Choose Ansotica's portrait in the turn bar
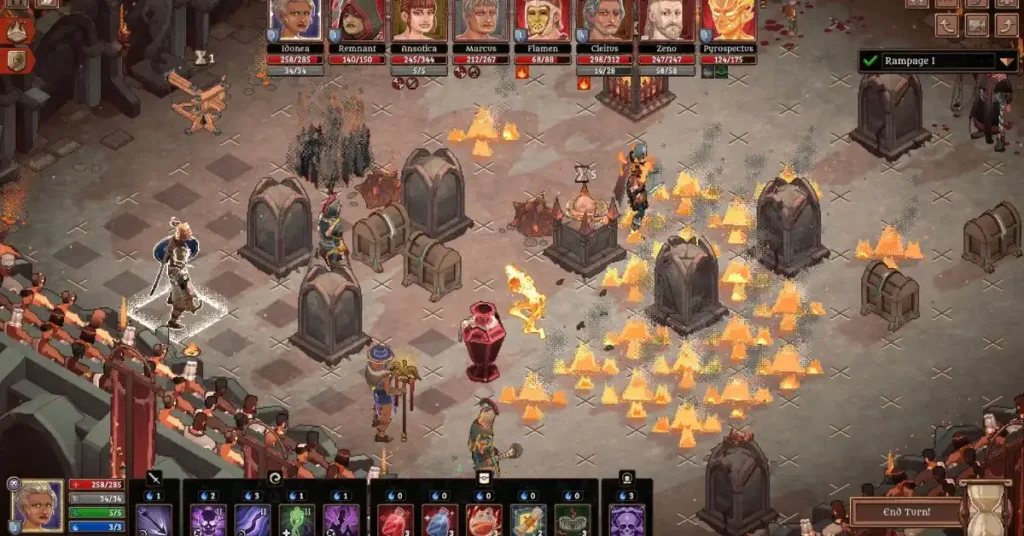 [x=420, y=20]
